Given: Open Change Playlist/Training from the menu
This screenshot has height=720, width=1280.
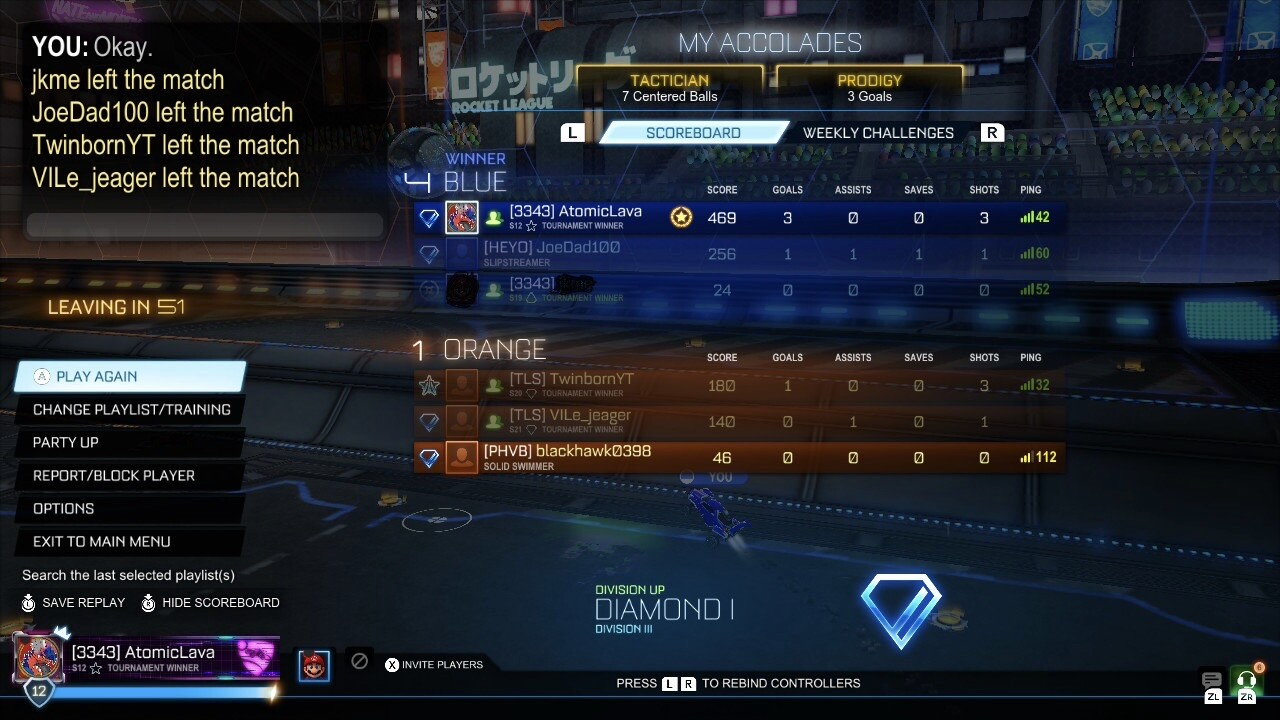Looking at the screenshot, I should coord(130,409).
